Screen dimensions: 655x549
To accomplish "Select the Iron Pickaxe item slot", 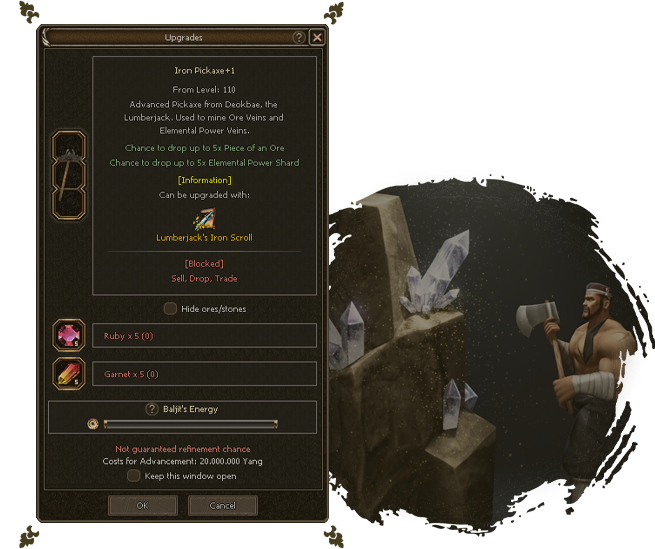I will [x=69, y=173].
